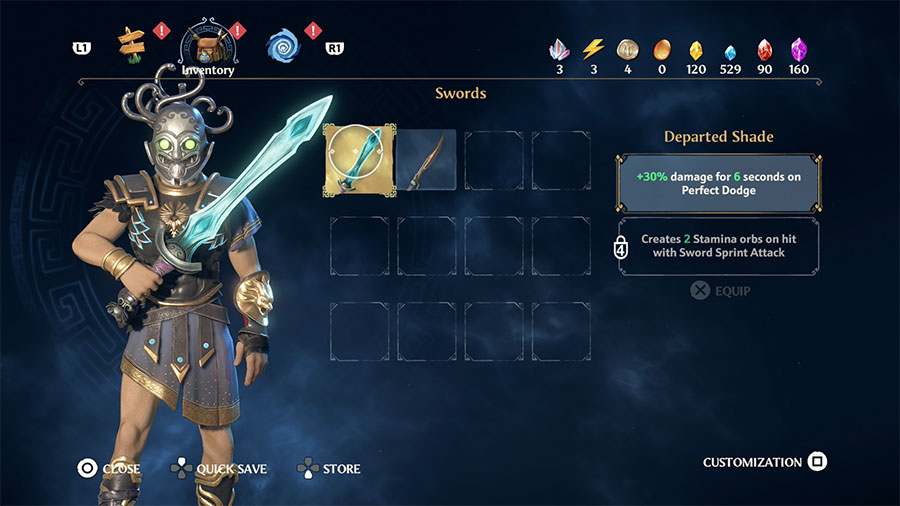Equip the Departed Shade sword
900x506 pixels.
720,291
